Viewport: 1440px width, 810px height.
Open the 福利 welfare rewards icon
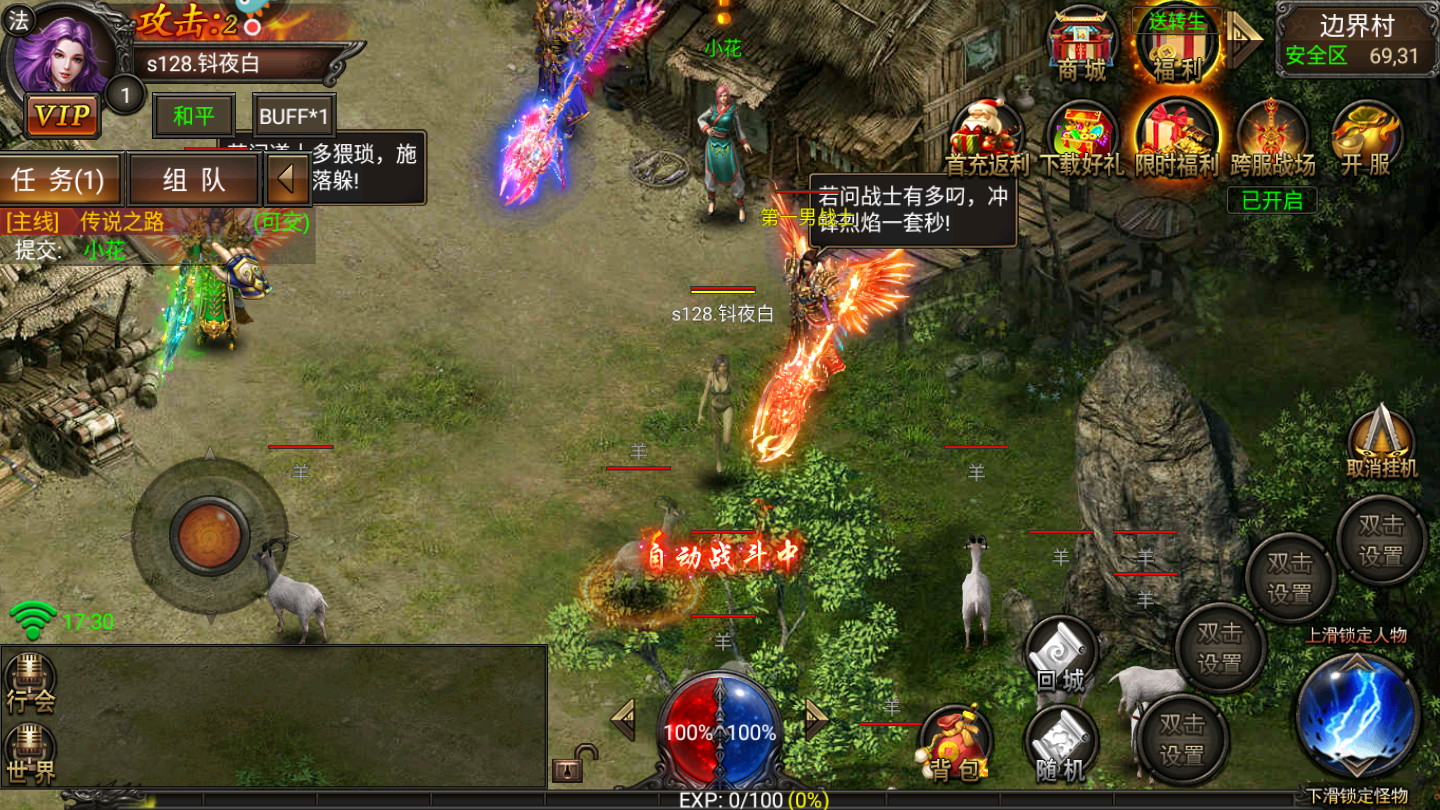tap(1177, 44)
